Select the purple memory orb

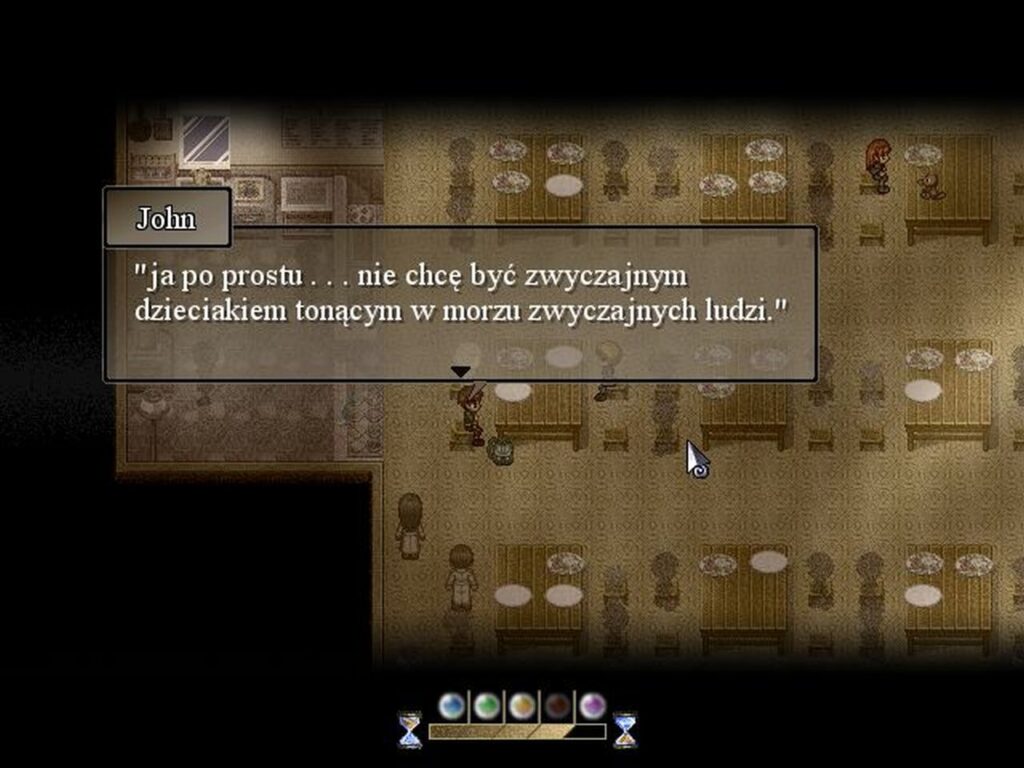[x=592, y=706]
